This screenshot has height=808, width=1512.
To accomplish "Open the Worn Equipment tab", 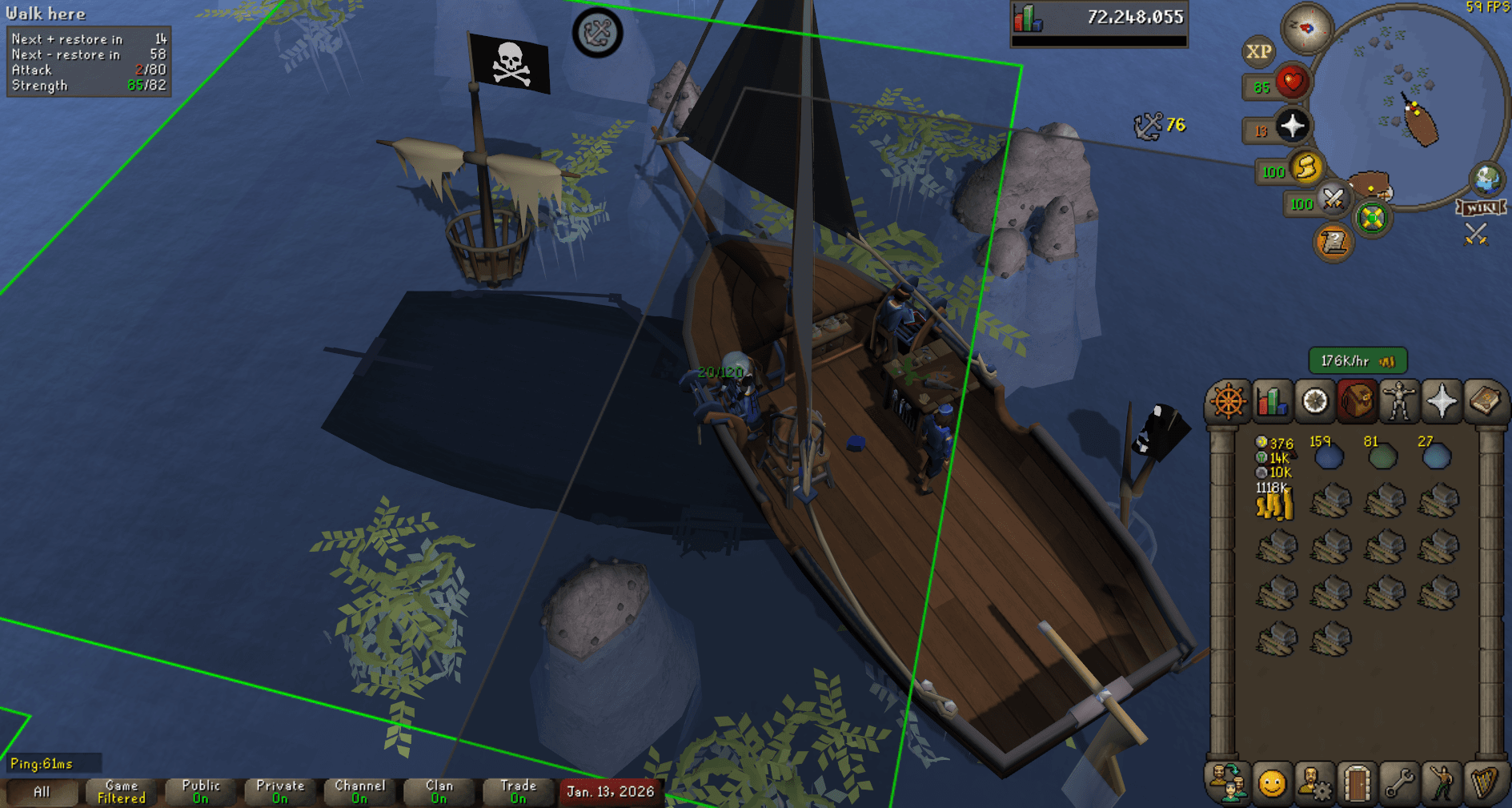I will tap(1398, 401).
